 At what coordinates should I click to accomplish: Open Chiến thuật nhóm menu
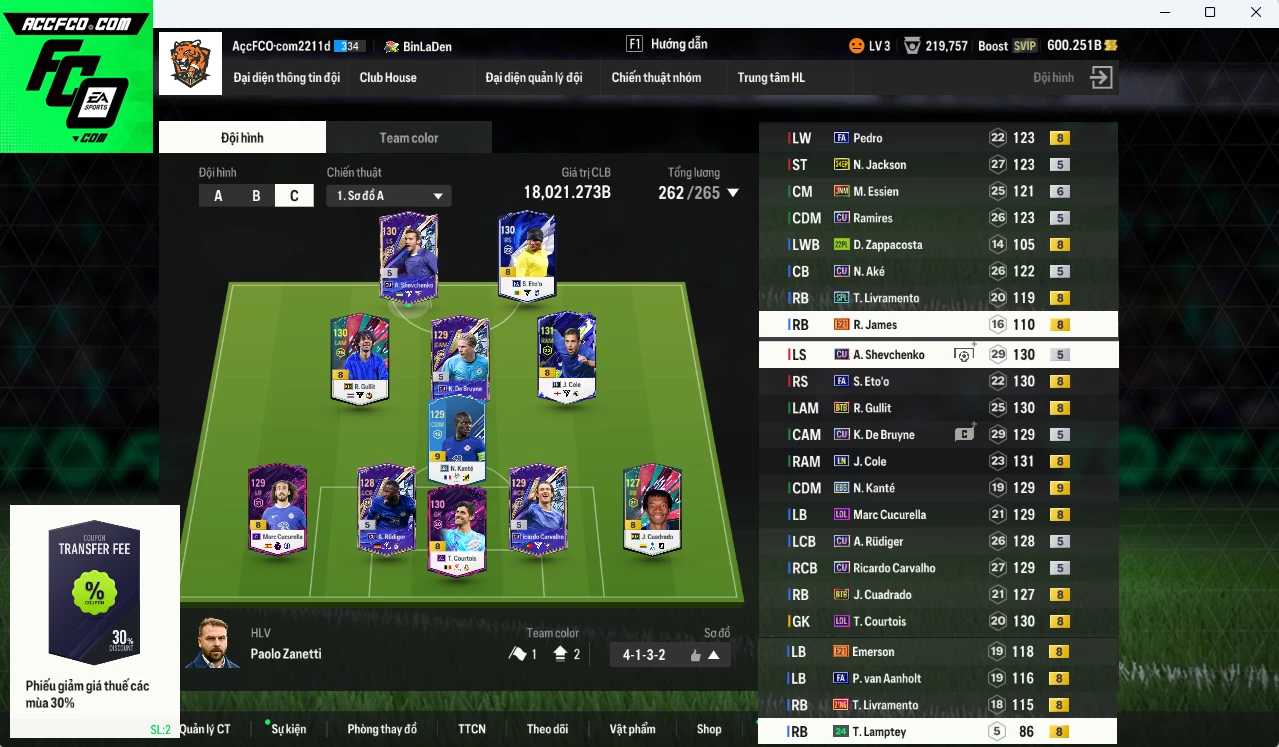656,78
